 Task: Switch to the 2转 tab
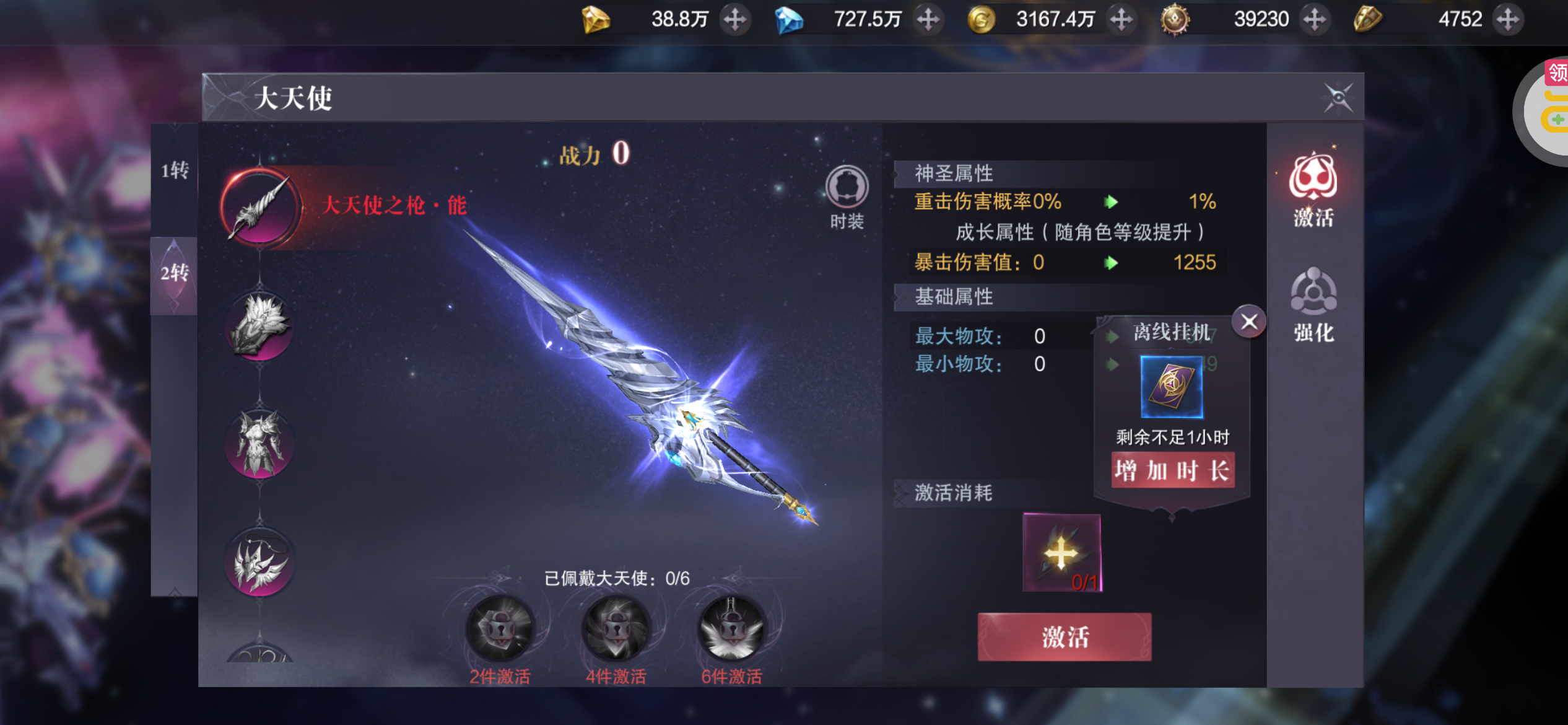[175, 273]
